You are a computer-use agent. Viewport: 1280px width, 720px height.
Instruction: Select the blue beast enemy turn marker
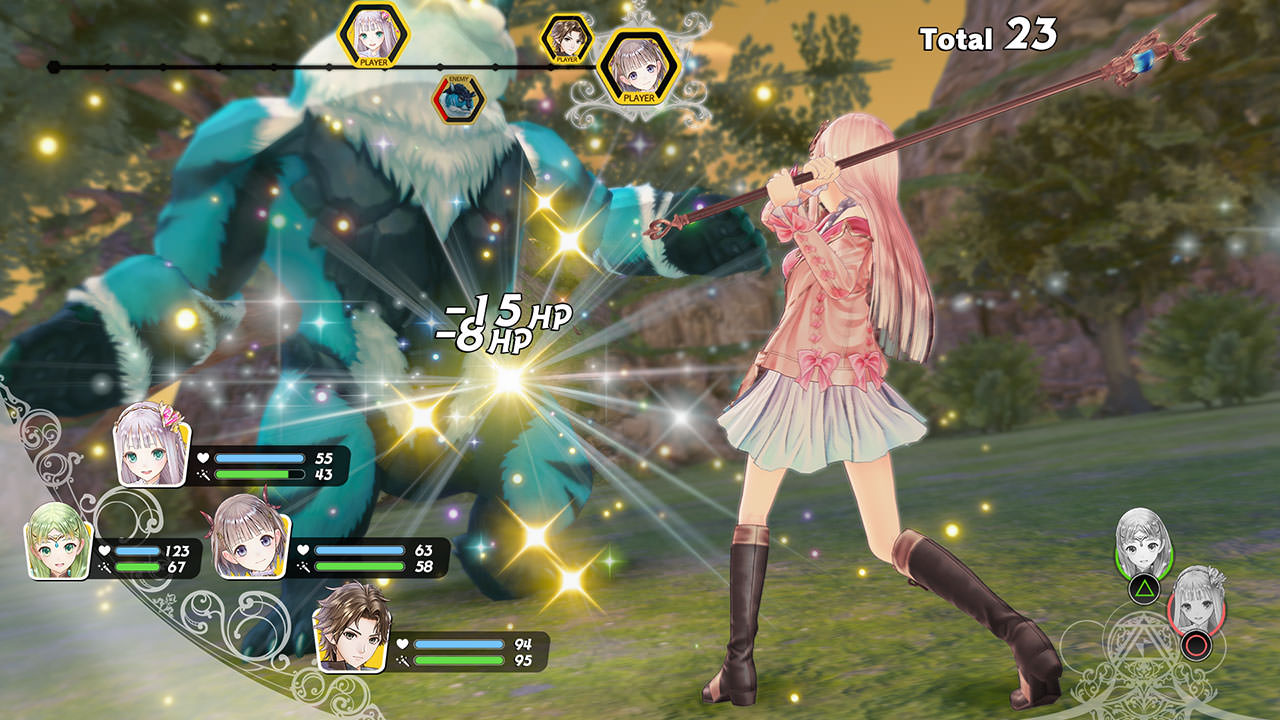pyautogui.click(x=458, y=98)
